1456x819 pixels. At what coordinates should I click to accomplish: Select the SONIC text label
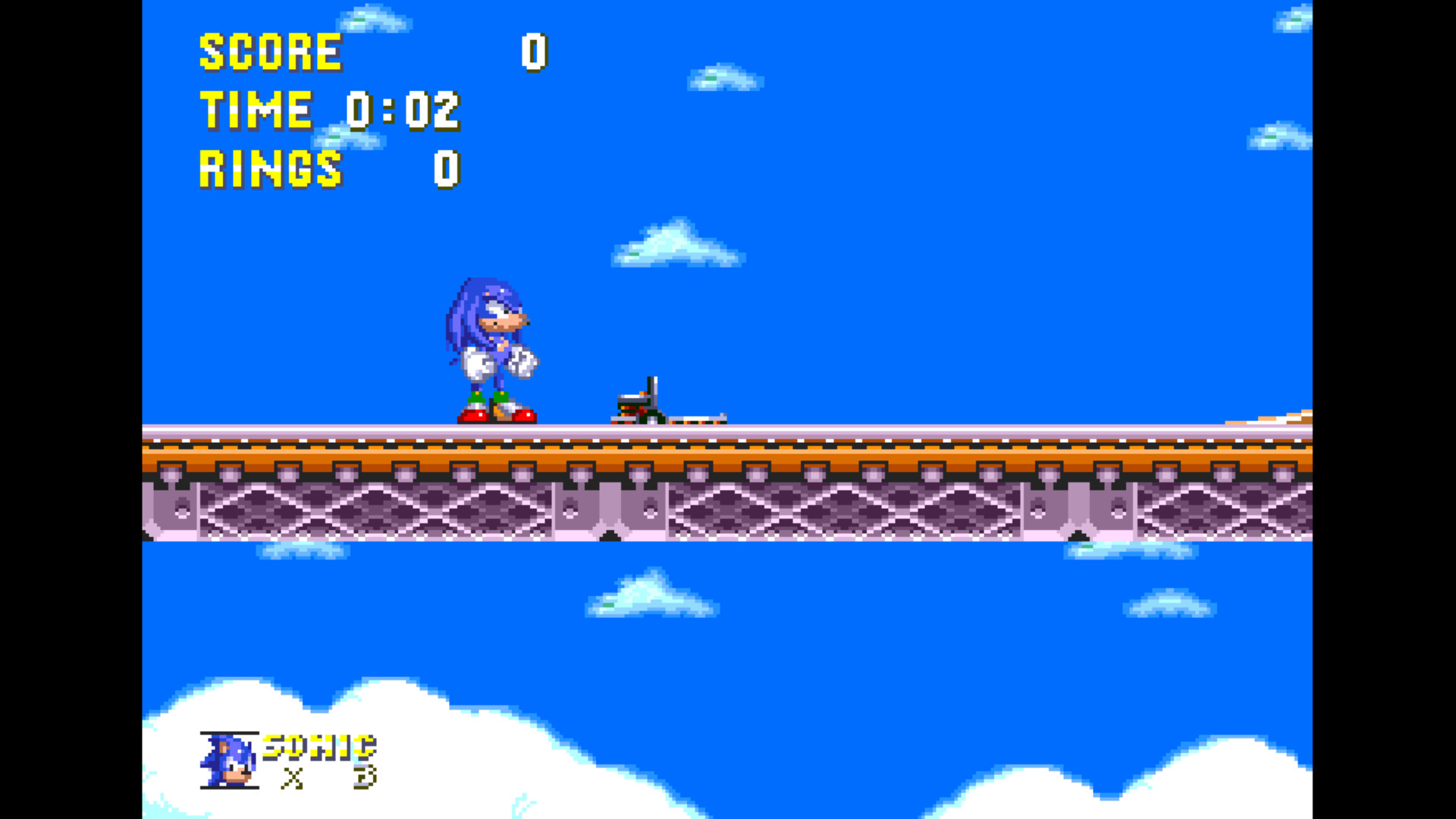[x=318, y=747]
